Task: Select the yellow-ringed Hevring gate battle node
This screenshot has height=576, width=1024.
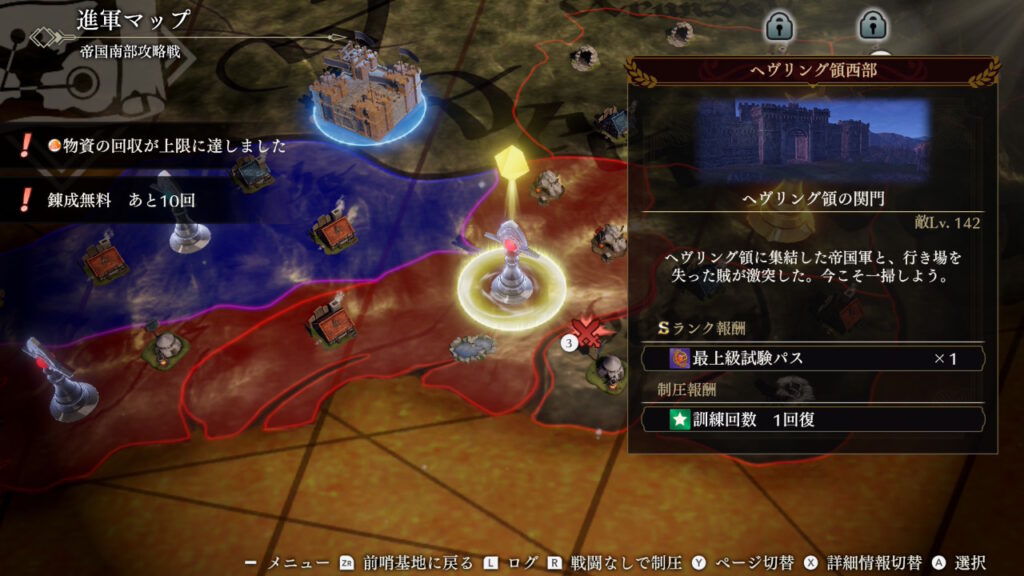Action: (x=511, y=277)
